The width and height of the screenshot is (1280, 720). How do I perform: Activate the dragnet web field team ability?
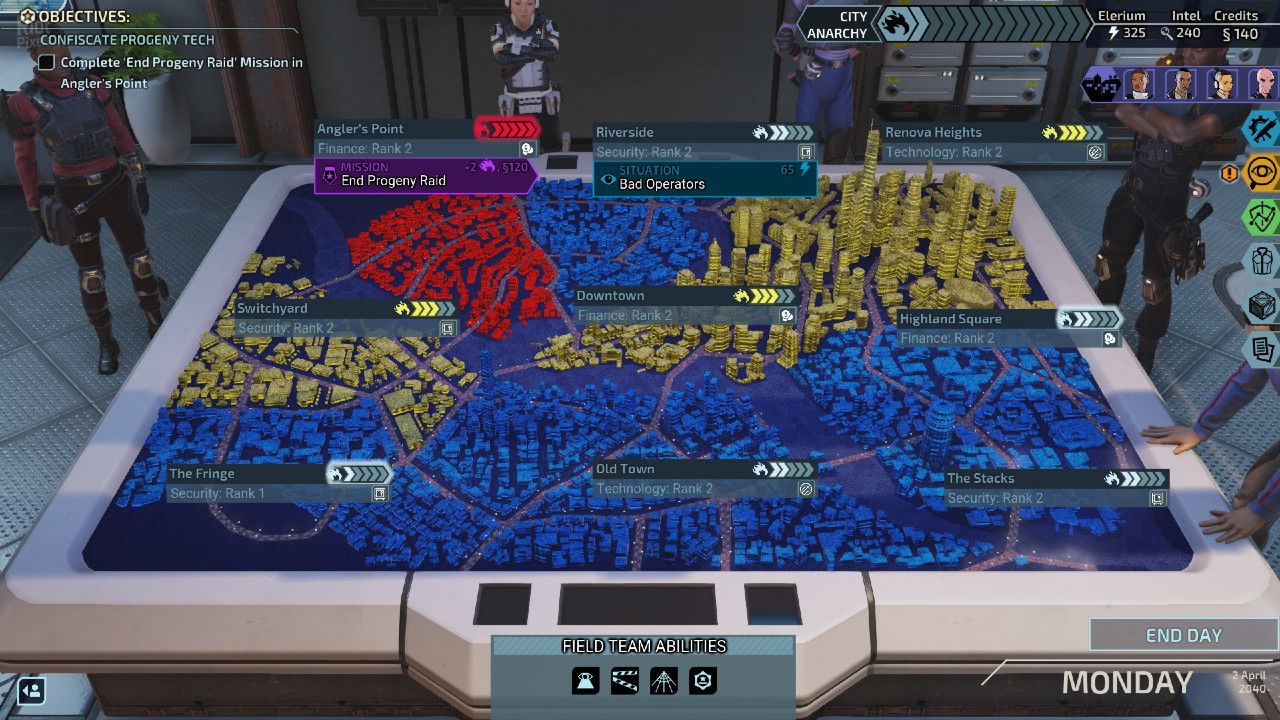tap(664, 681)
